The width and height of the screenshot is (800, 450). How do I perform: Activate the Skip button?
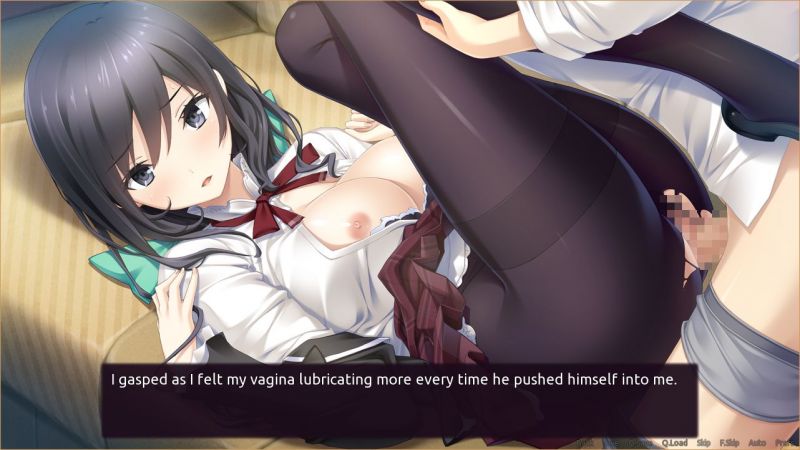coord(704,441)
